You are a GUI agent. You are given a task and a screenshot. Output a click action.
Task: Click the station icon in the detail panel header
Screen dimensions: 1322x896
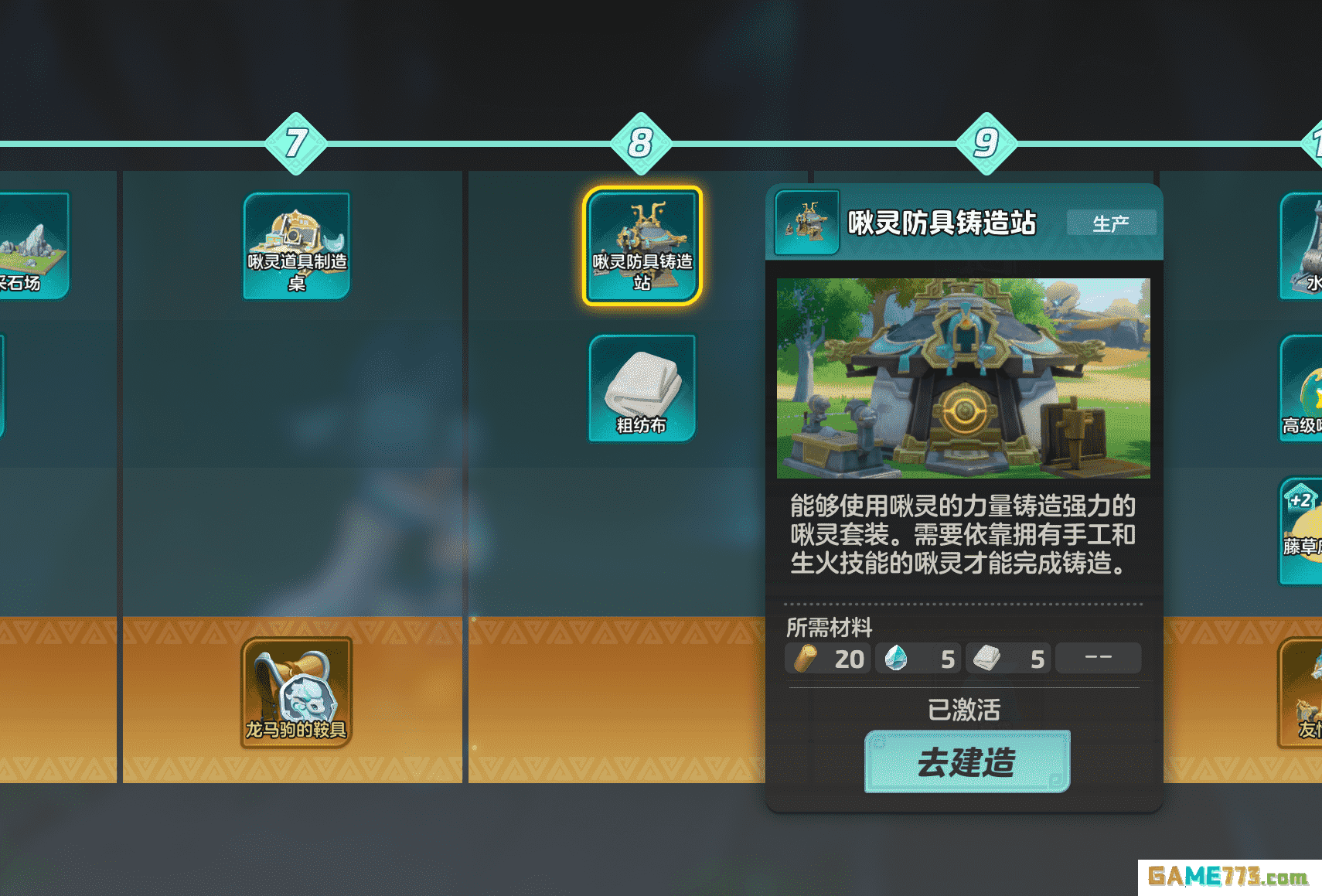pos(806,223)
